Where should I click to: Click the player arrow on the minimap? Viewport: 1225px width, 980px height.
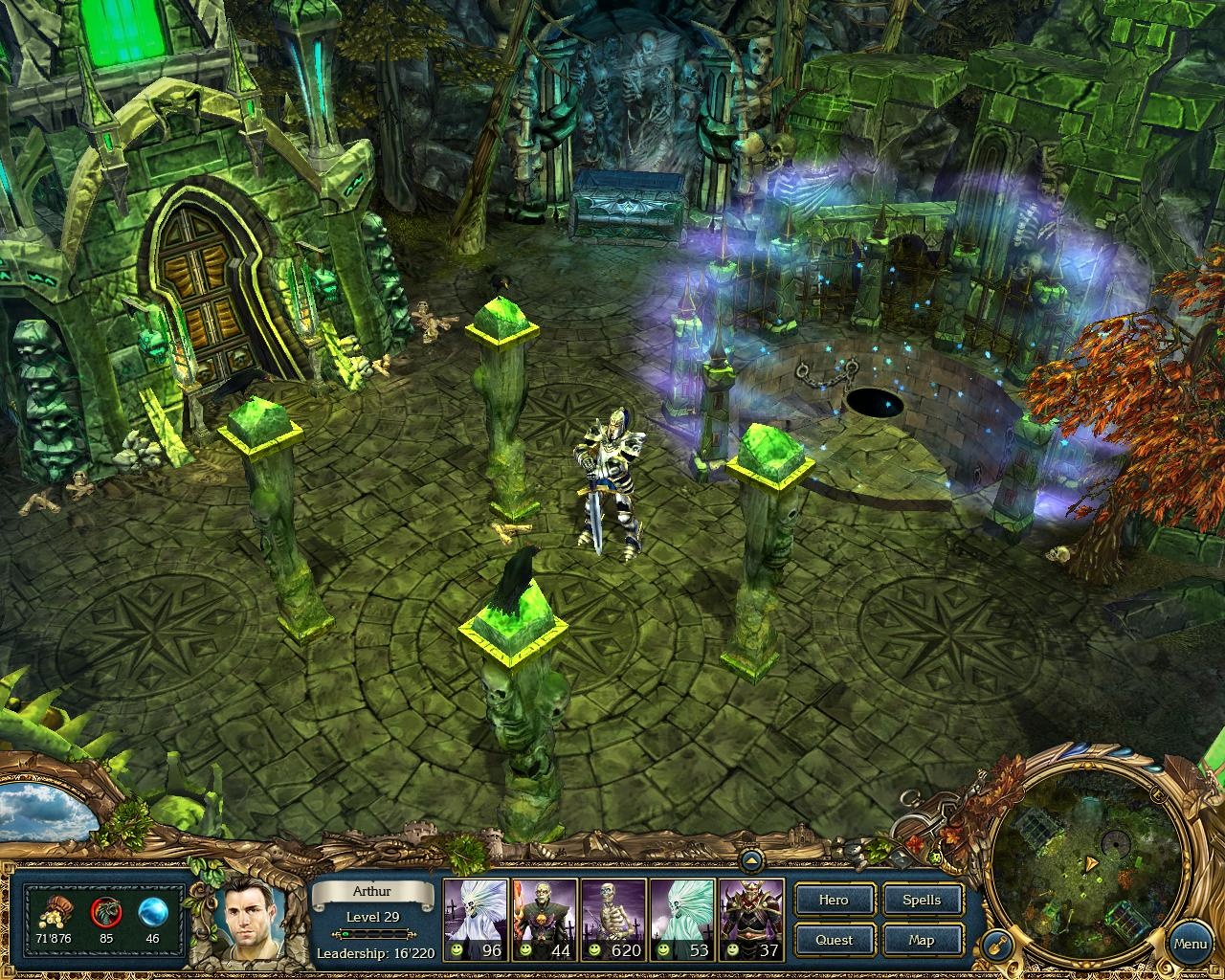(x=1091, y=862)
